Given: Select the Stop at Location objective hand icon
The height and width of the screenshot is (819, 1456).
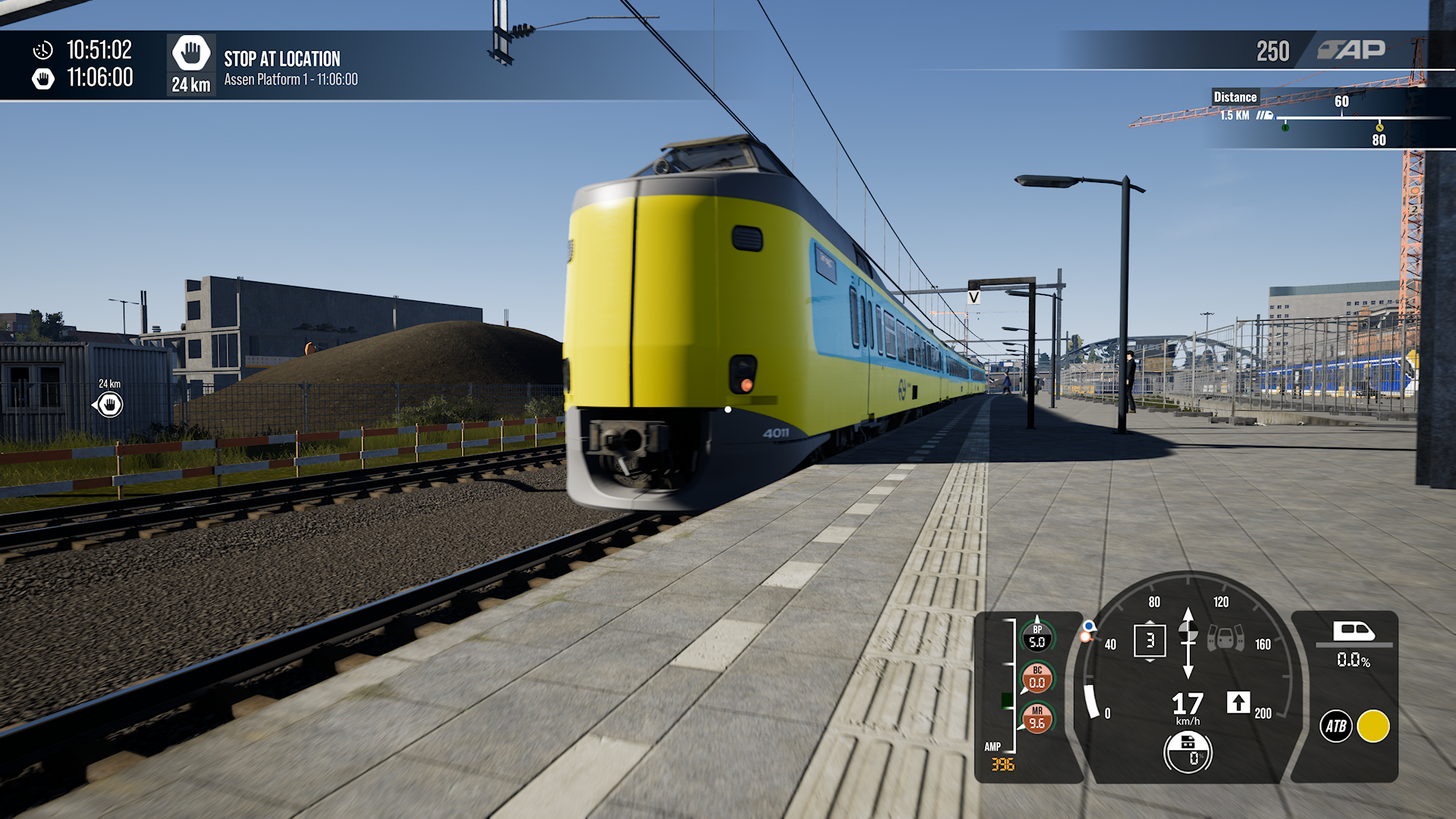Looking at the screenshot, I should [x=190, y=54].
